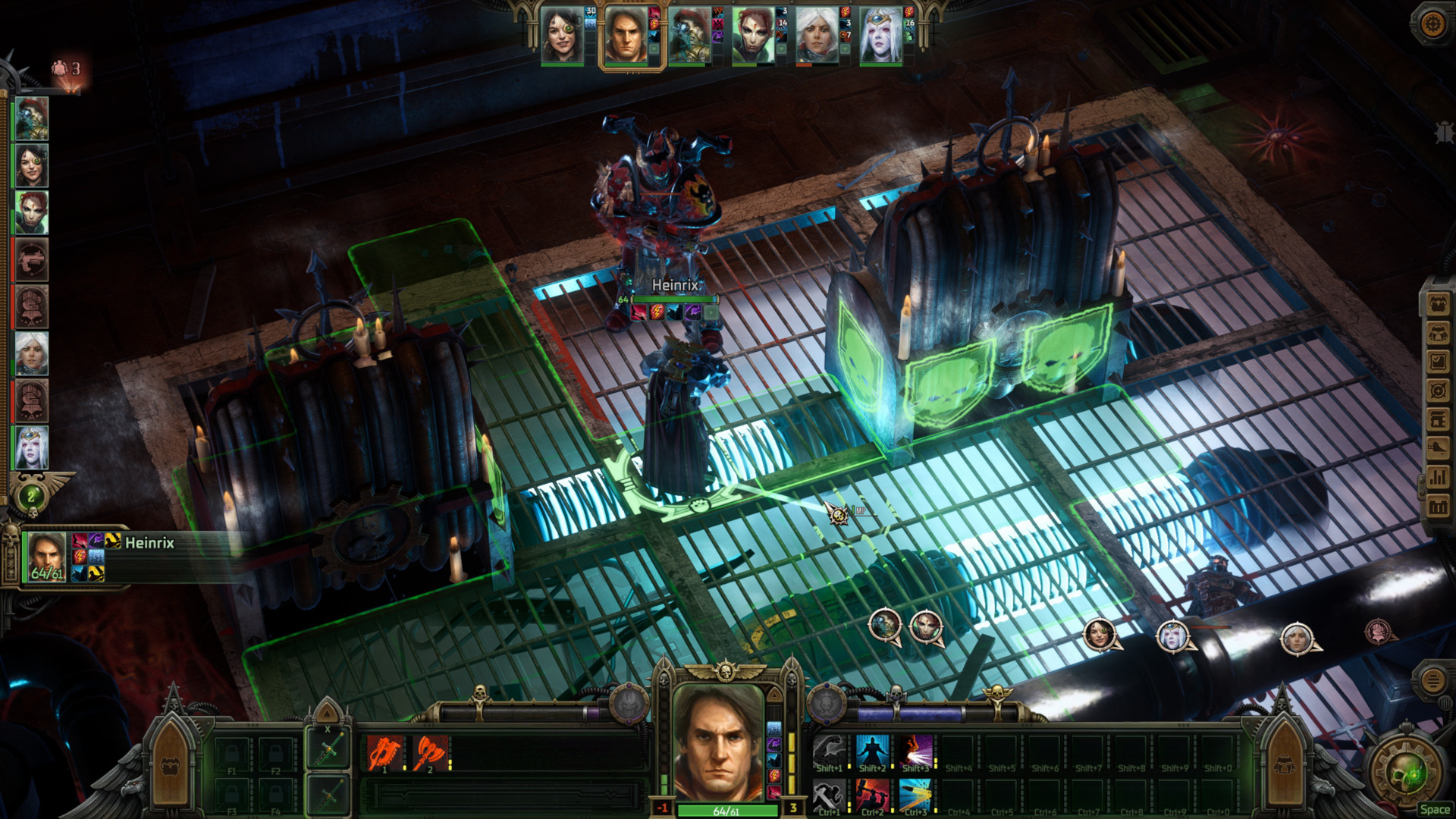The image size is (1456, 819).
Task: Select the red-haired woman in the turn order list
Action: (x=32, y=212)
